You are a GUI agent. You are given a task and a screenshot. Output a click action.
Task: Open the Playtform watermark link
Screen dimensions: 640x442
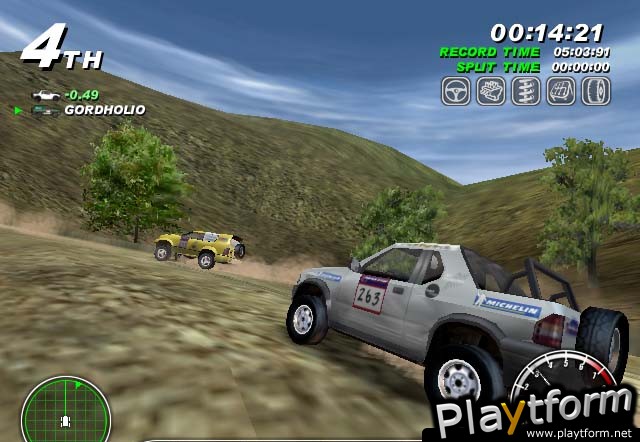[x=536, y=415]
